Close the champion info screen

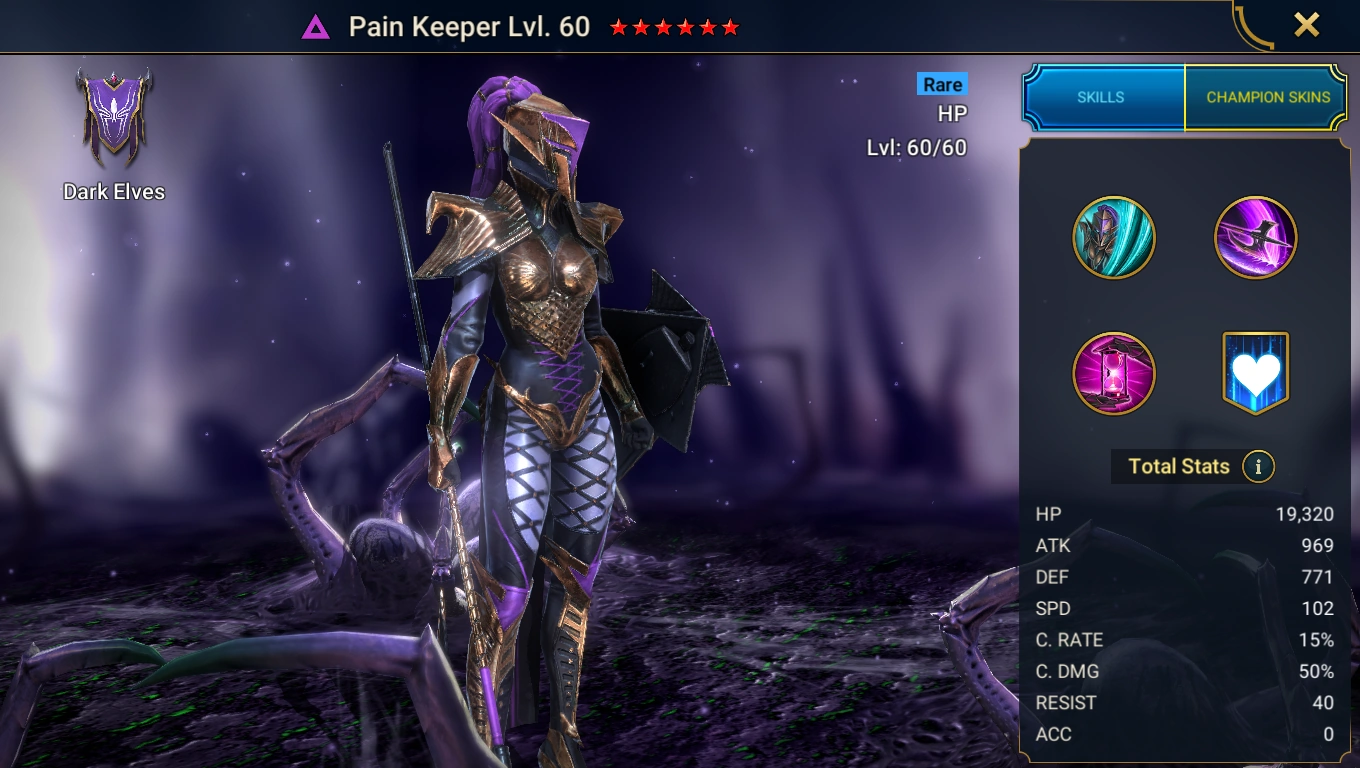click(x=1306, y=25)
